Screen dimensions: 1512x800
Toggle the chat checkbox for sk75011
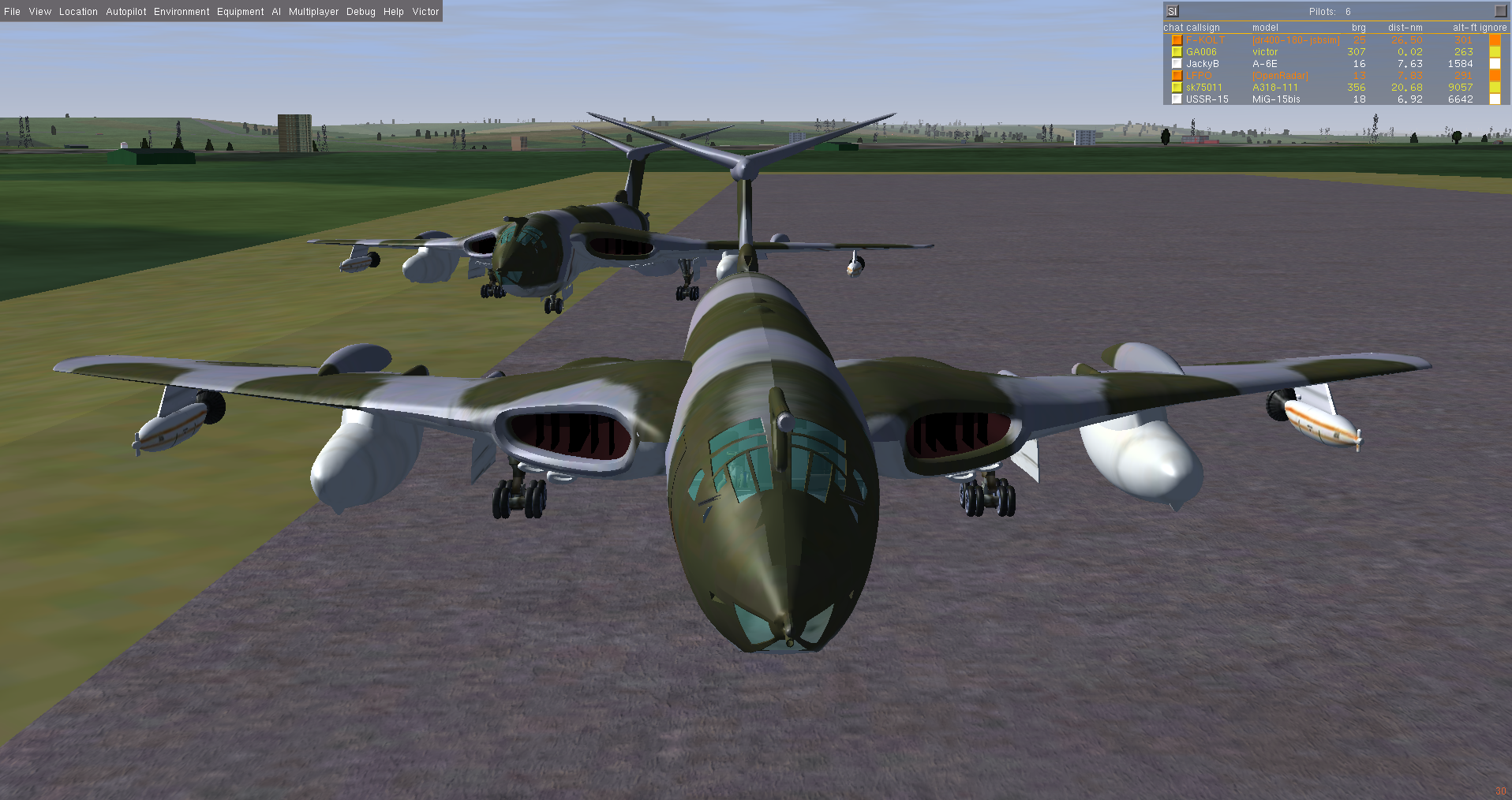1177,88
